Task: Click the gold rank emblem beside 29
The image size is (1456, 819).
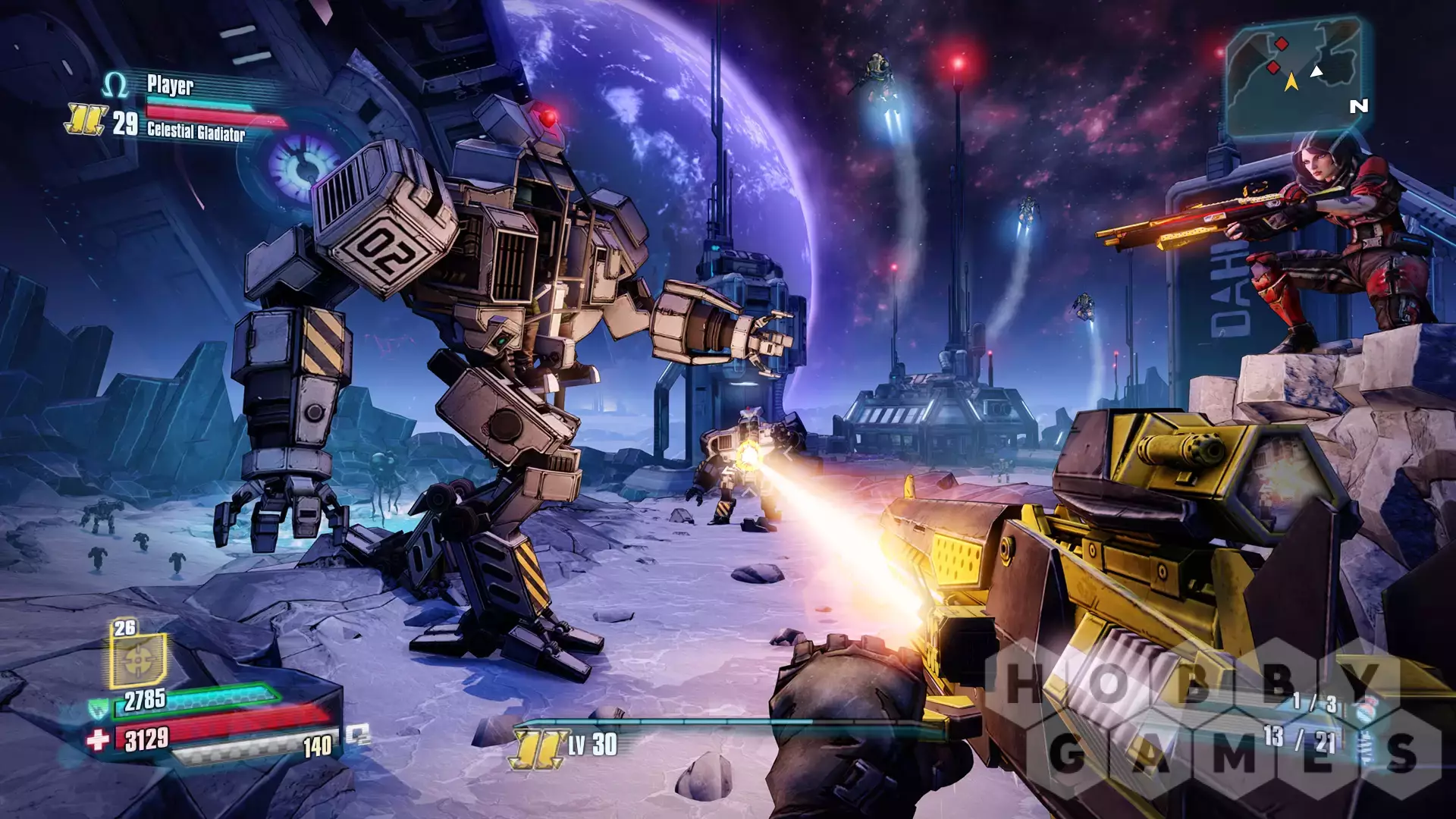Action: (85, 120)
